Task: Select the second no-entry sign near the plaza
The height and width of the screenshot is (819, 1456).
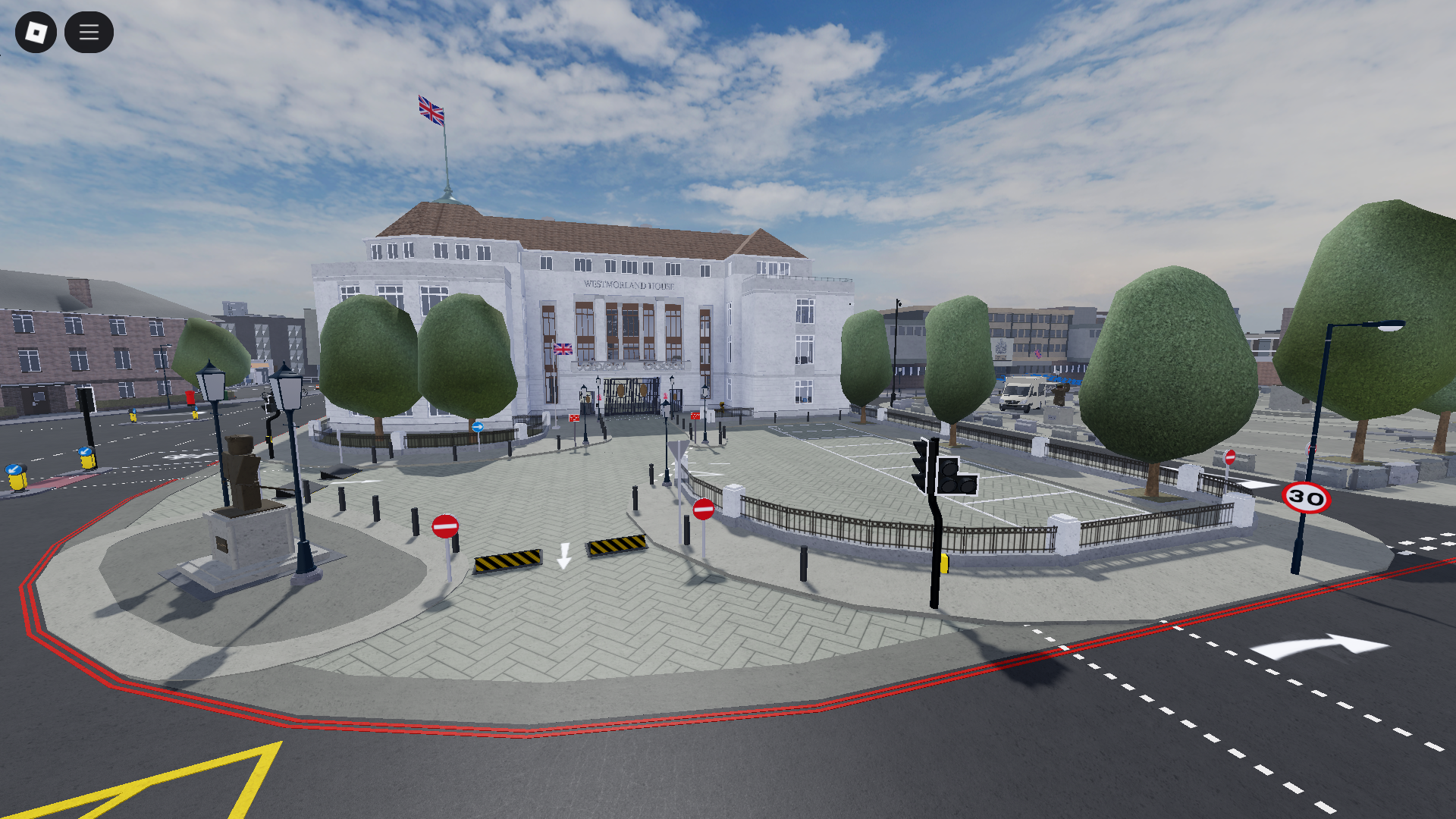Action: pos(704,510)
